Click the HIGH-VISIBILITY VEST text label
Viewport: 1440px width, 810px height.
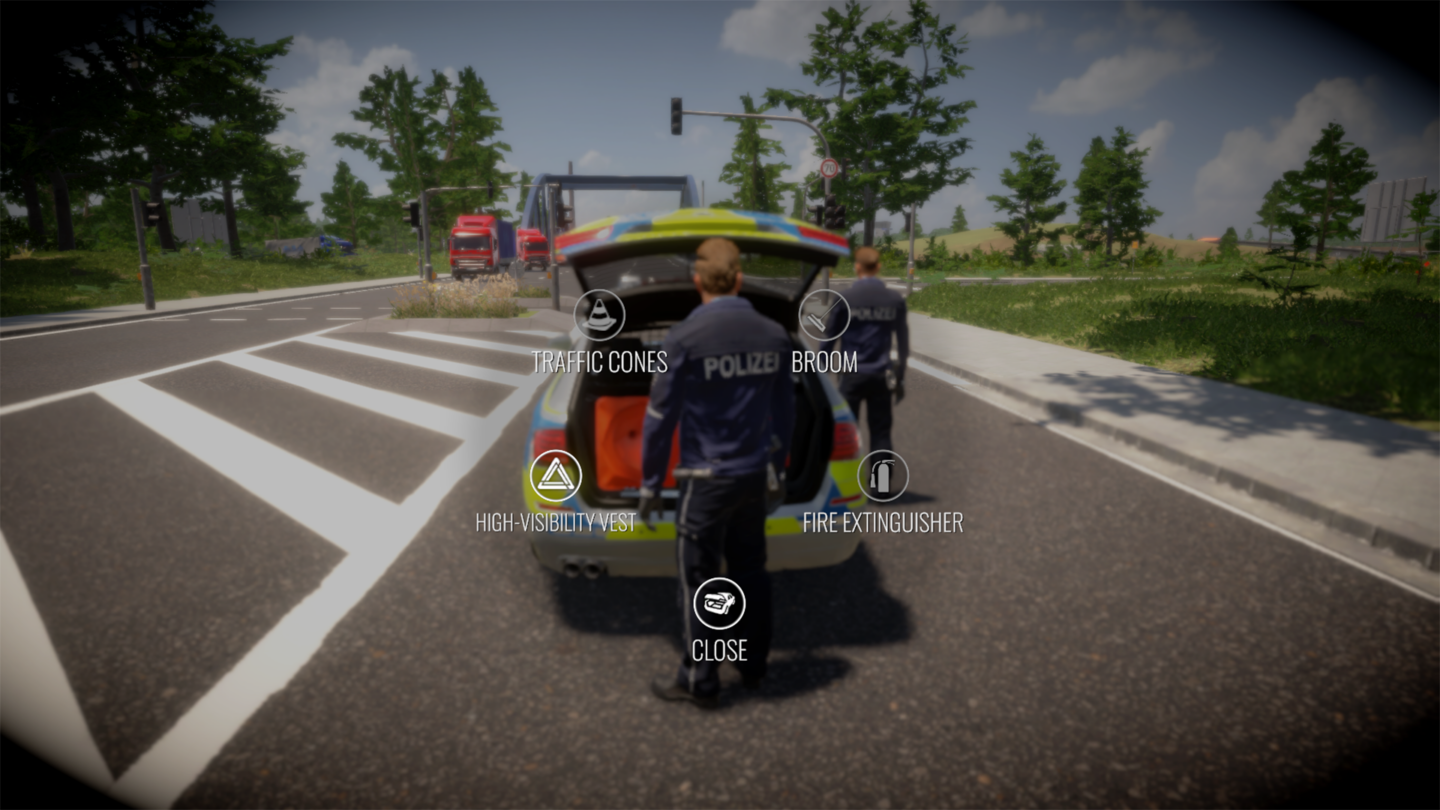pos(558,521)
